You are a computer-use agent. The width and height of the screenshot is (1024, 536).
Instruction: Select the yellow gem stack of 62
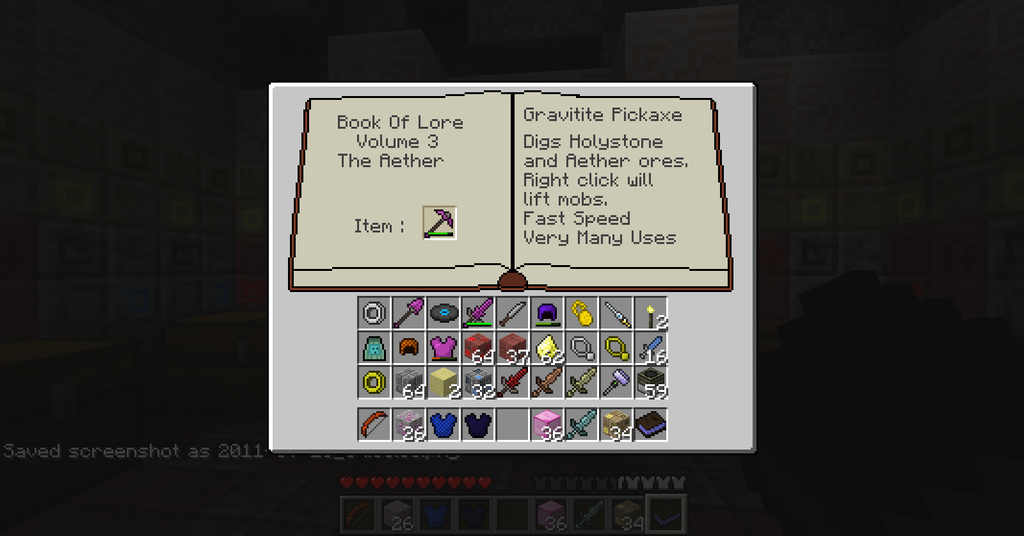547,348
